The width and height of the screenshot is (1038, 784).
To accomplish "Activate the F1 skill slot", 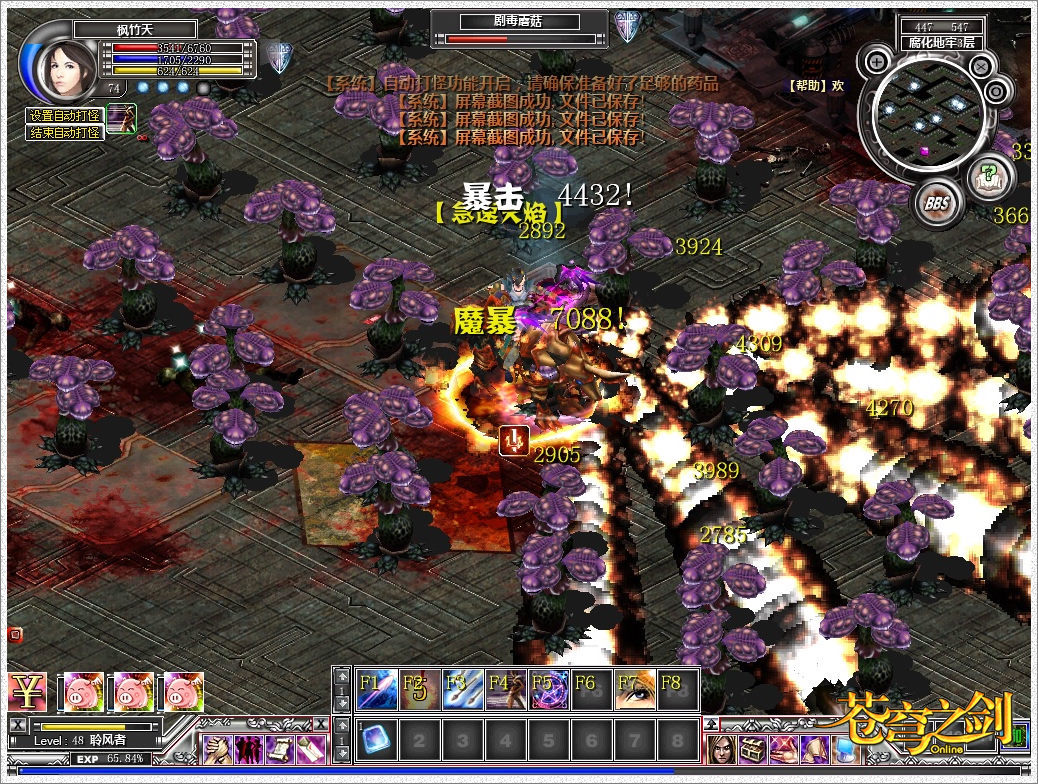I will pyautogui.click(x=377, y=689).
